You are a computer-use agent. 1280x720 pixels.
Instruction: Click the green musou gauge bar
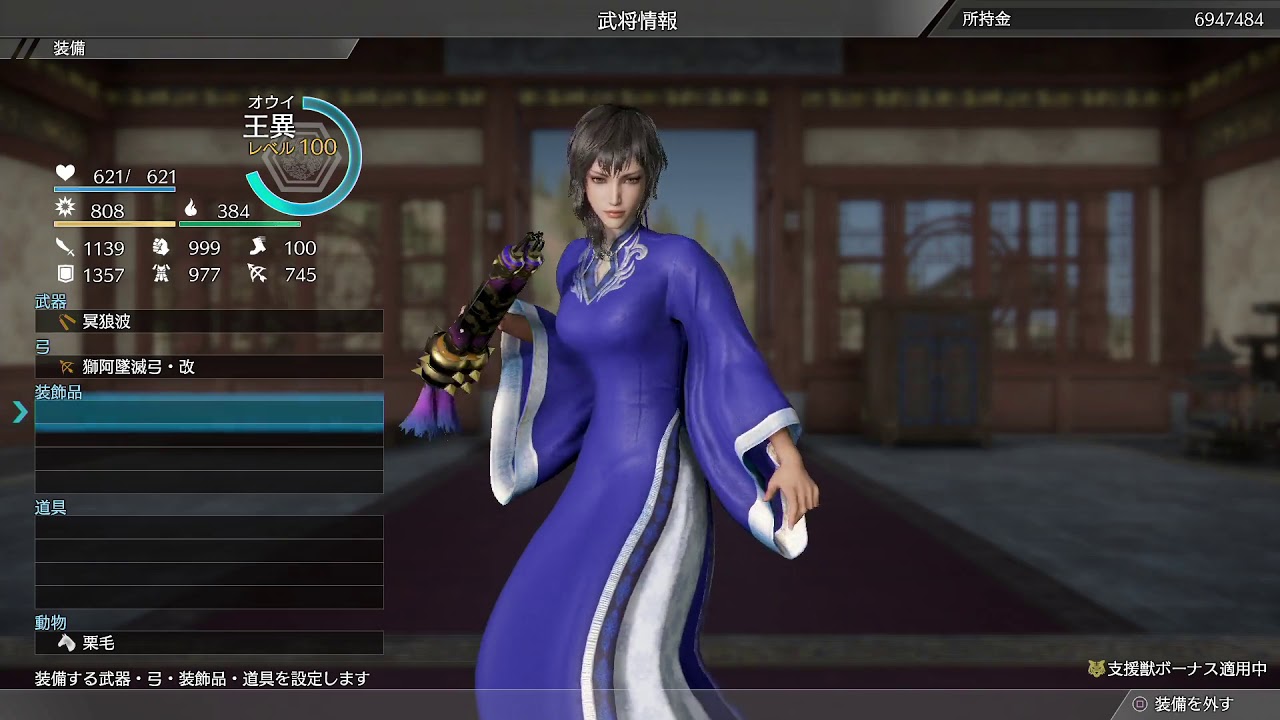pos(240,226)
